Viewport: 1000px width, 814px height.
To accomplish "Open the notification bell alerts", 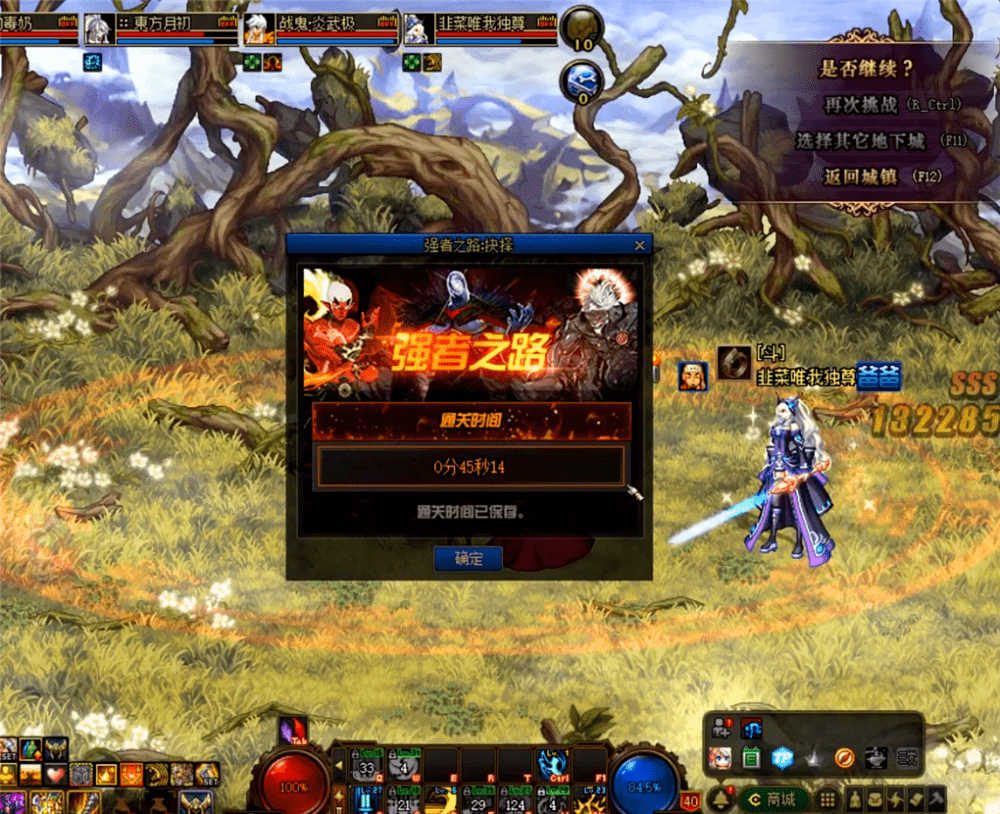I will (x=719, y=799).
